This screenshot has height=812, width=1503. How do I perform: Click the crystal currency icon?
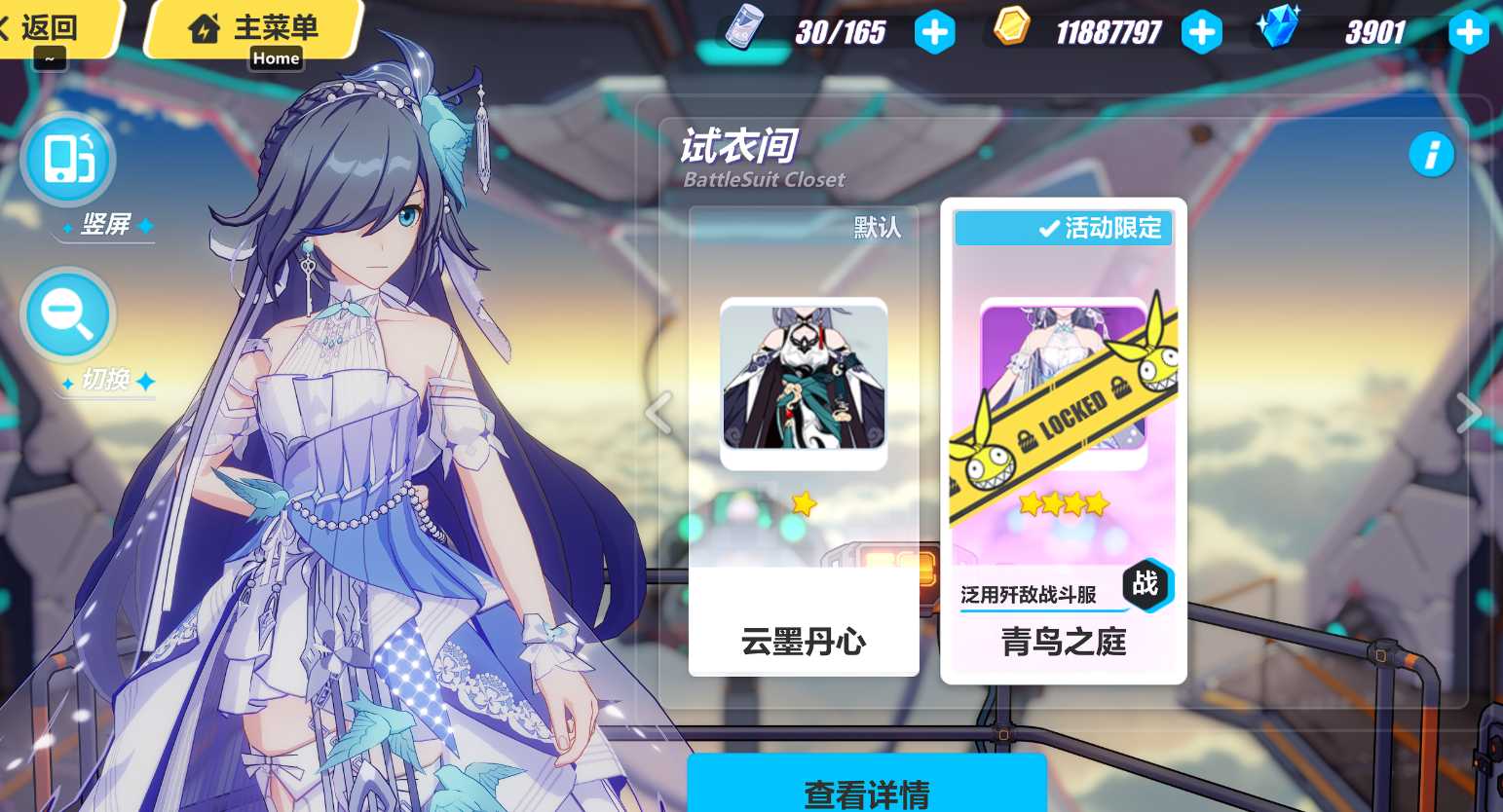pos(1279,27)
